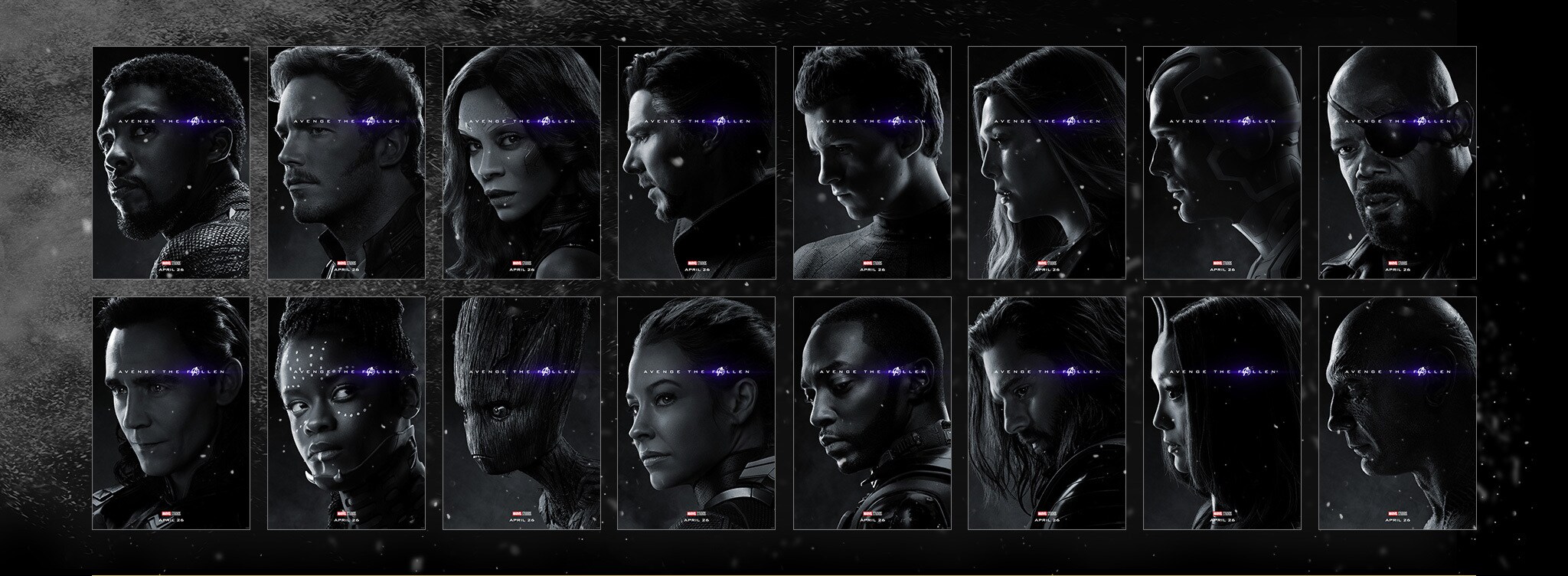Open the first poster in the top row
This screenshot has width=1568, height=576.
(x=171, y=162)
